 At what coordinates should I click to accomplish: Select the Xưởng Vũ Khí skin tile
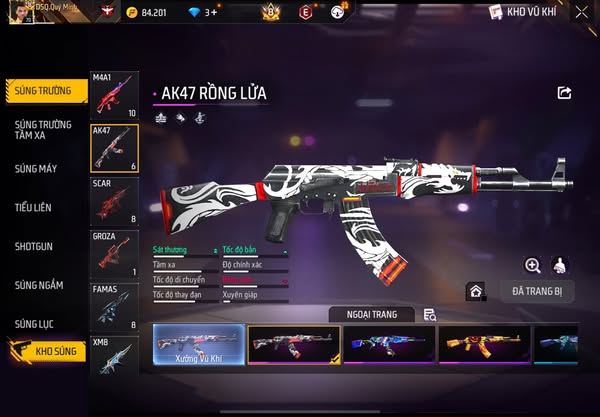pos(198,345)
